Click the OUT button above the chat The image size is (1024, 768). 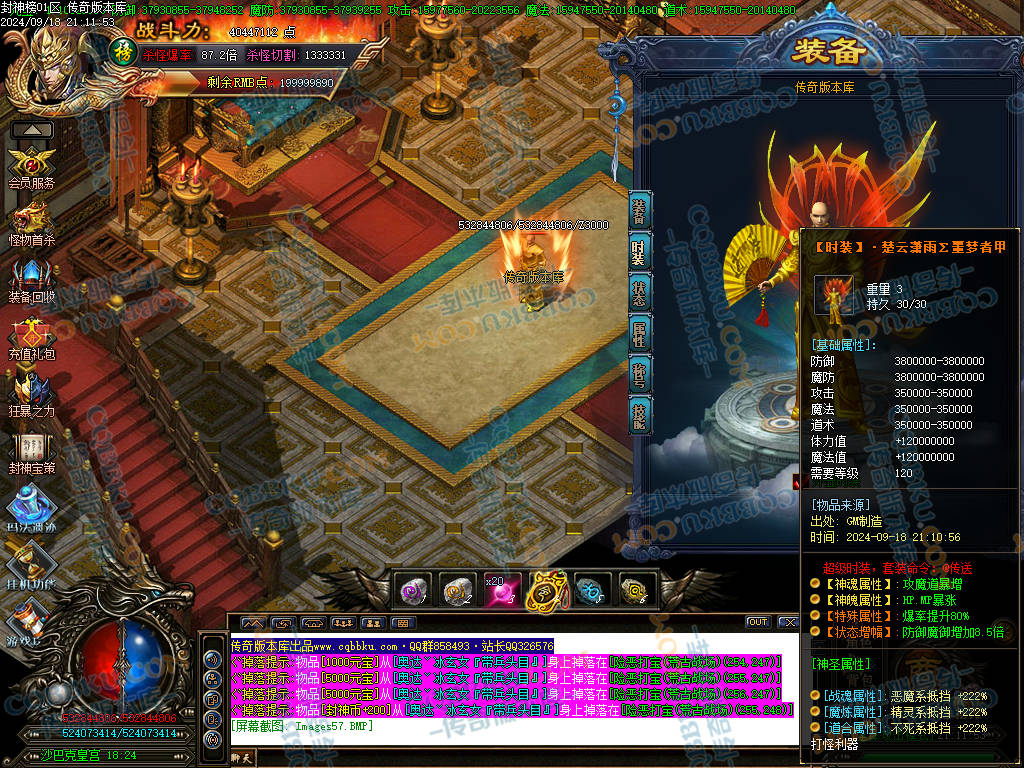pos(758,622)
